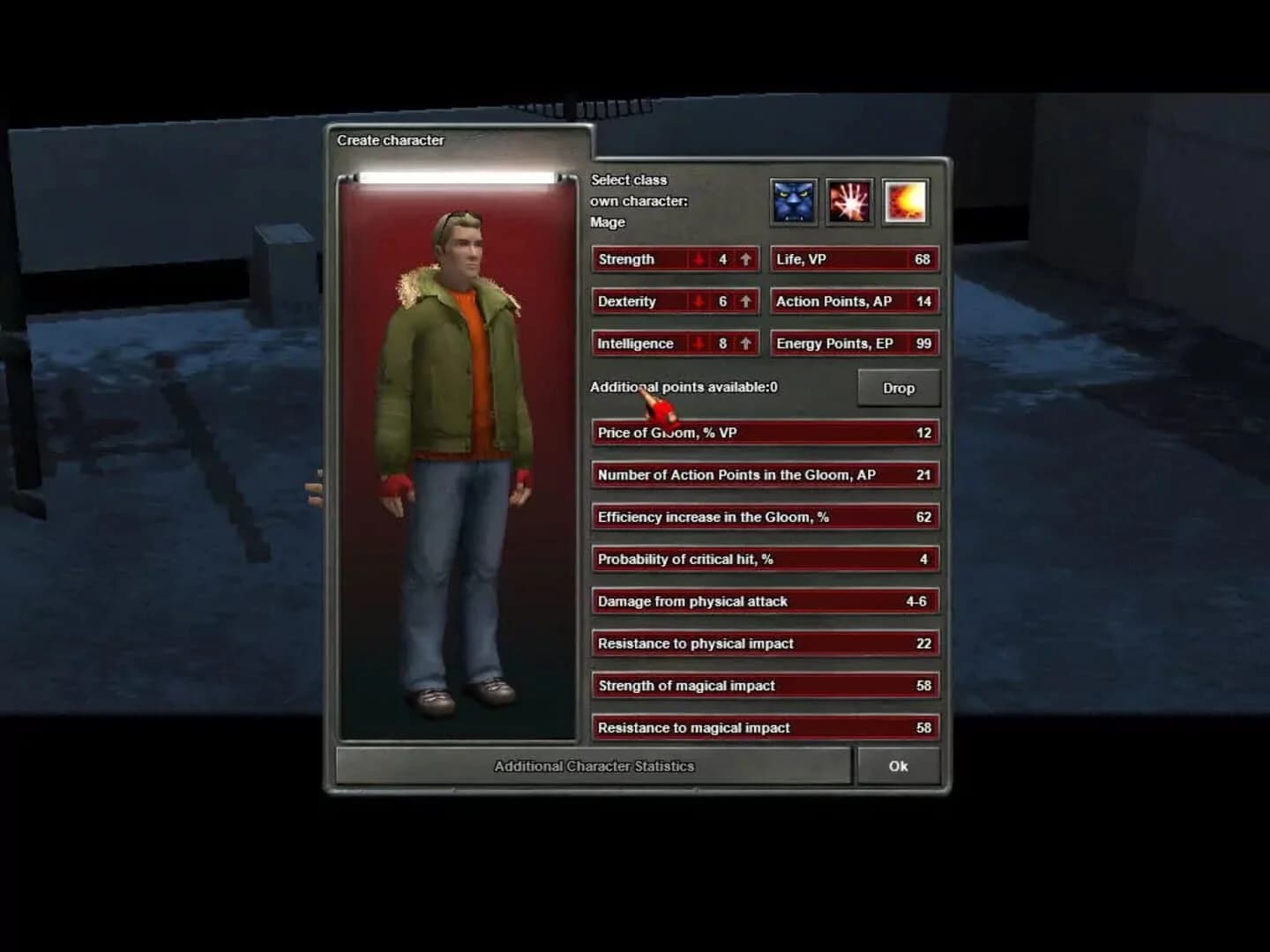Select the Action Points, AP stat bar
This screenshot has width=1270, height=952.
point(854,301)
